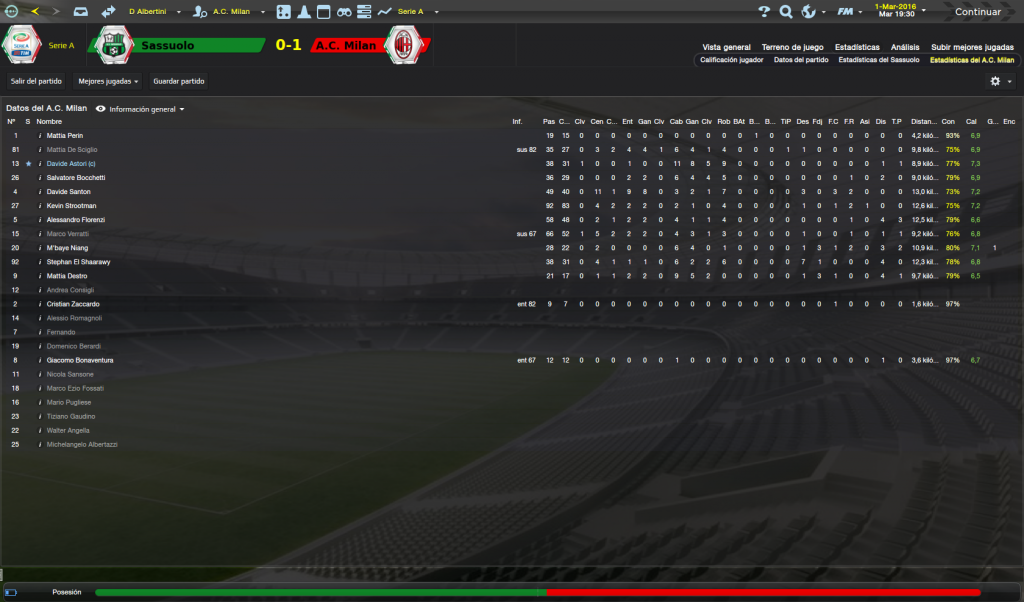Save the match with Guardar partido
This screenshot has height=602, width=1024.
pos(180,80)
